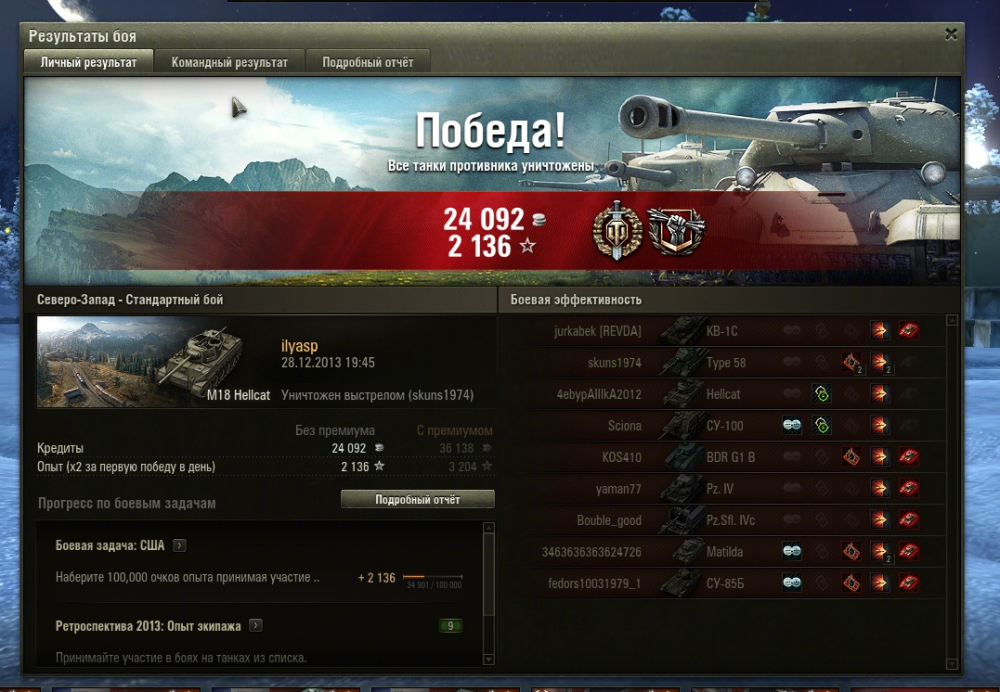Close the battle results window
This screenshot has height=692, width=1000.
tap(950, 34)
